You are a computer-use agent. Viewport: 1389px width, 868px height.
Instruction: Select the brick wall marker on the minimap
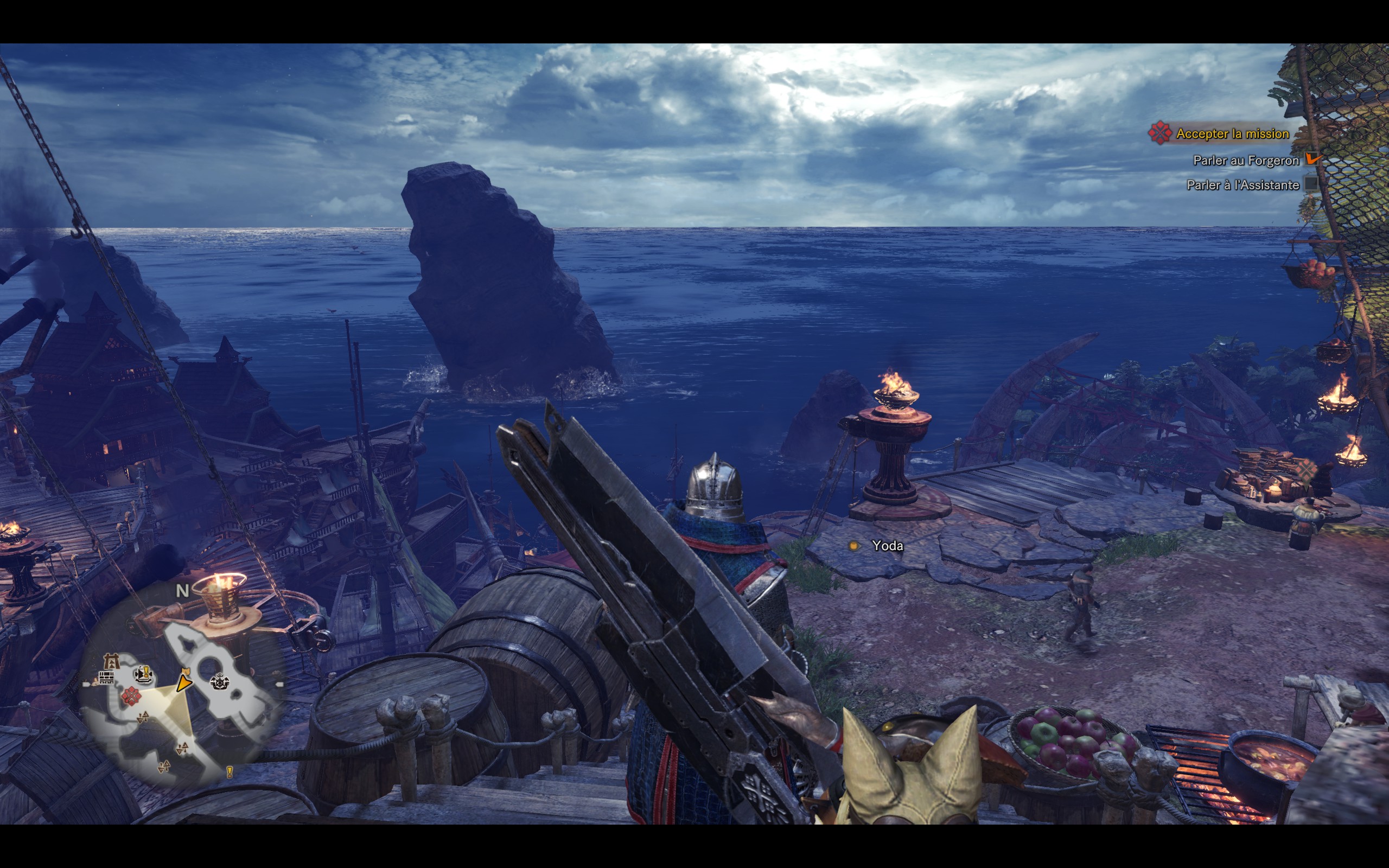click(x=106, y=679)
